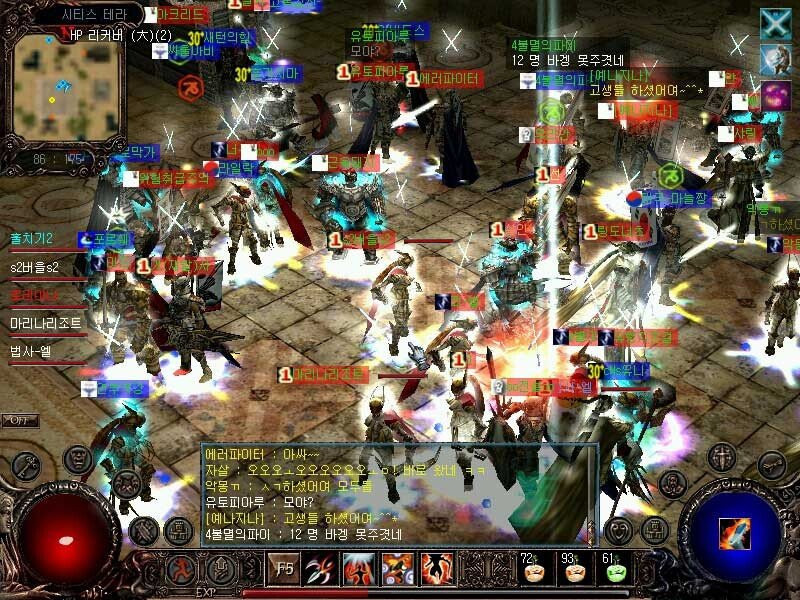Use the green potion slot showing 61

pos(614,570)
